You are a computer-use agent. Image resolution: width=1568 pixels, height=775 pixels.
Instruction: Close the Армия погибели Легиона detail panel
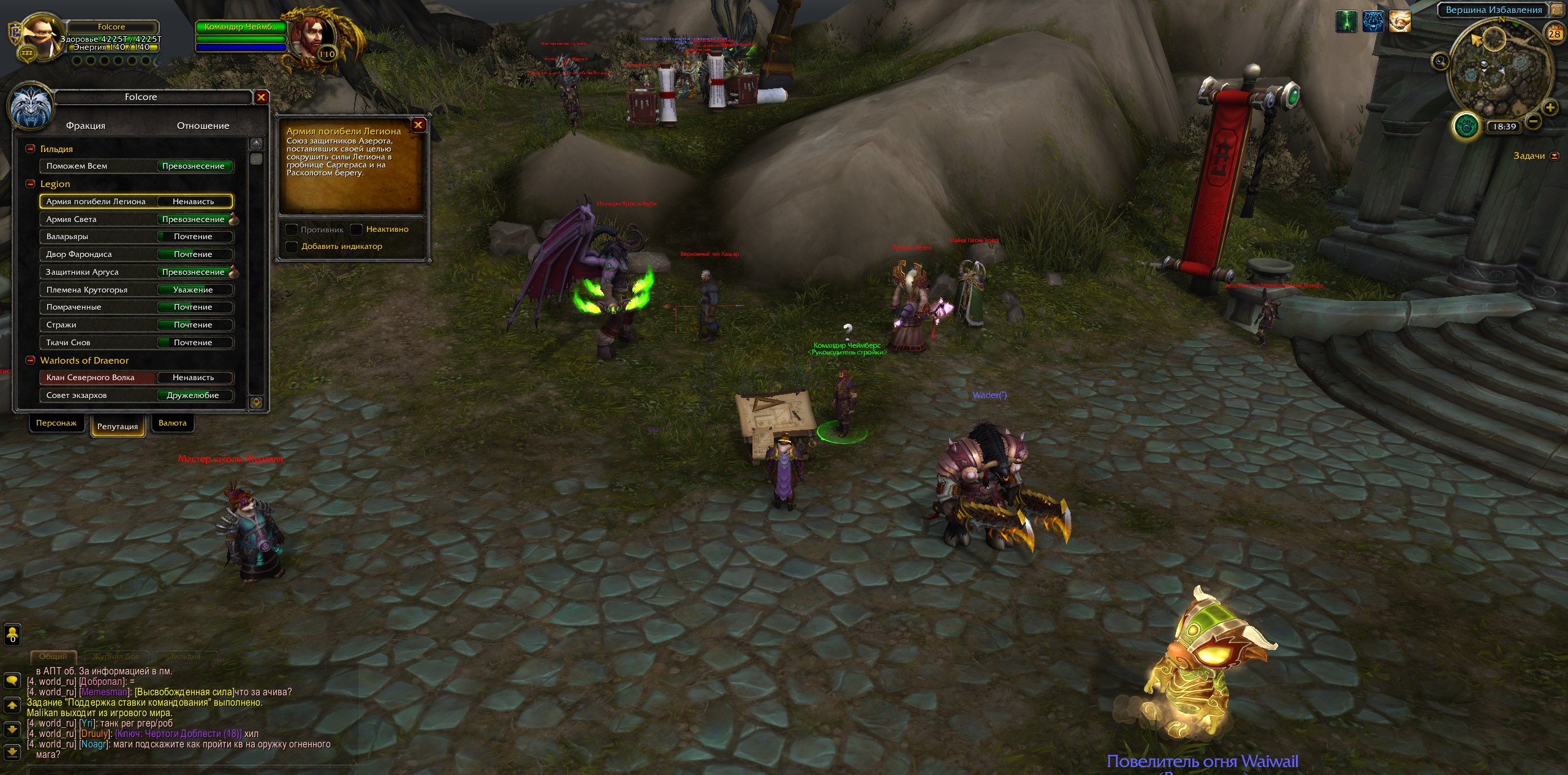[x=419, y=125]
